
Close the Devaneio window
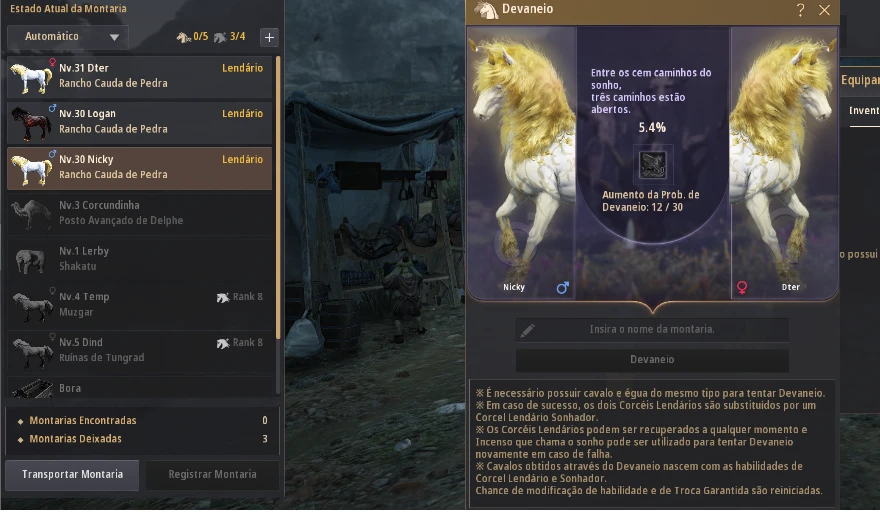click(x=825, y=10)
